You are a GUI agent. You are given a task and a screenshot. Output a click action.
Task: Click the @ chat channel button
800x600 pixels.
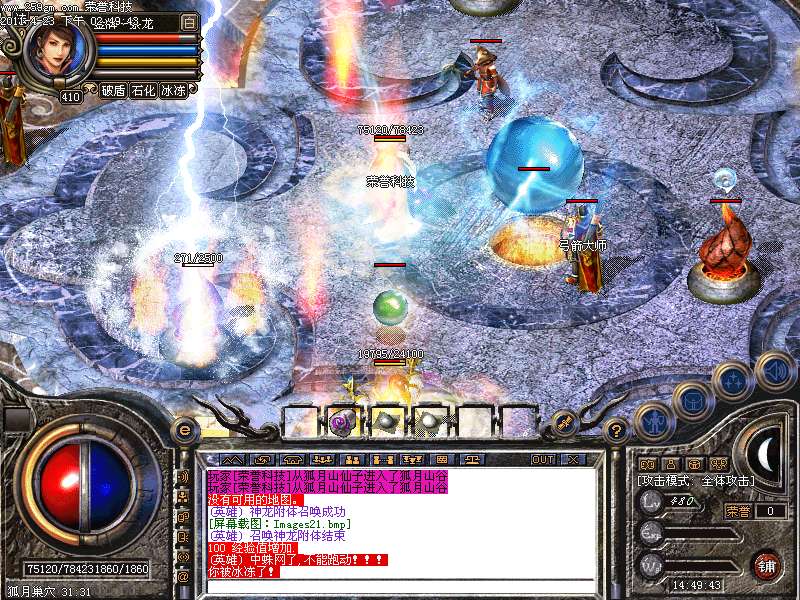pos(183,576)
